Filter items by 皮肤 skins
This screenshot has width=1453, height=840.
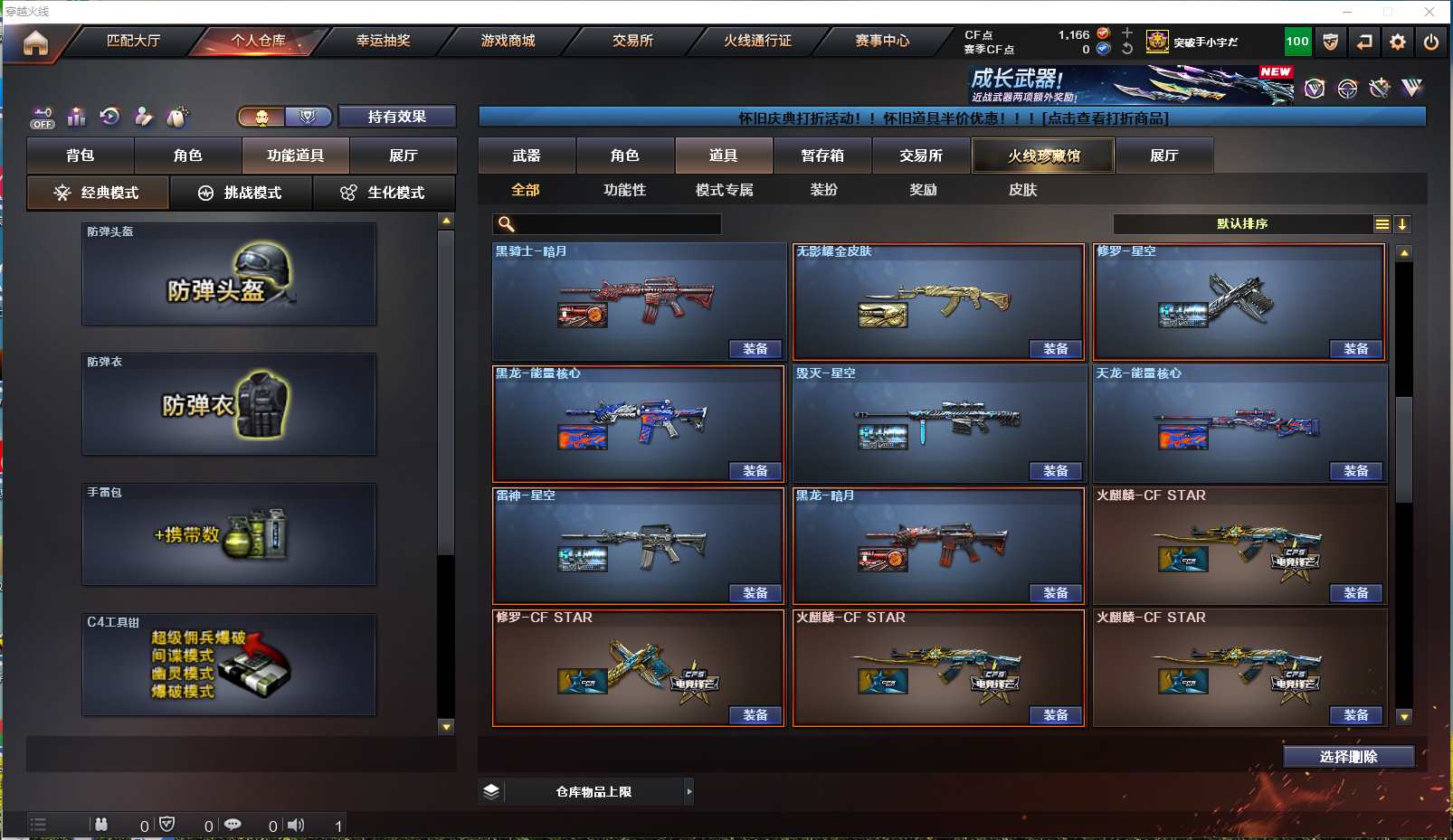pos(1022,190)
